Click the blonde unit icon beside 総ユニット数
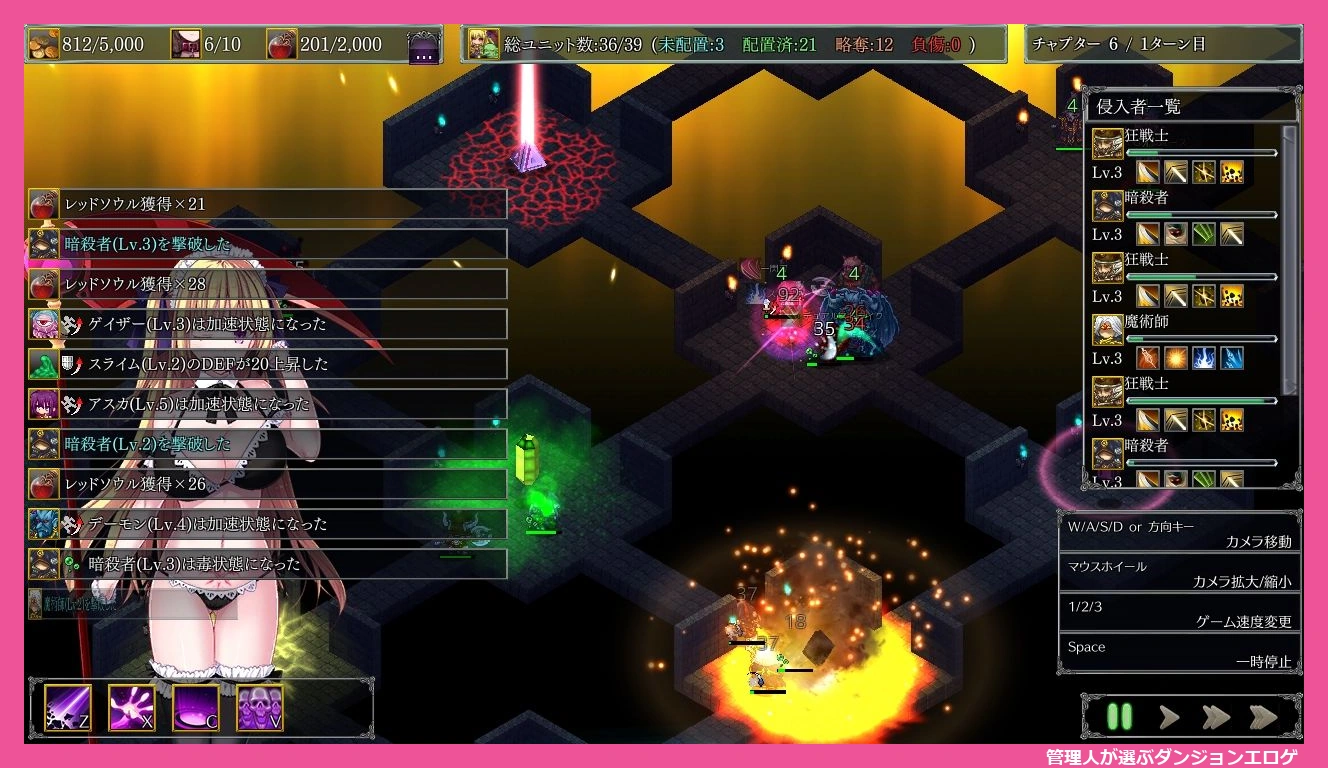This screenshot has height=768, width=1328. tap(484, 44)
